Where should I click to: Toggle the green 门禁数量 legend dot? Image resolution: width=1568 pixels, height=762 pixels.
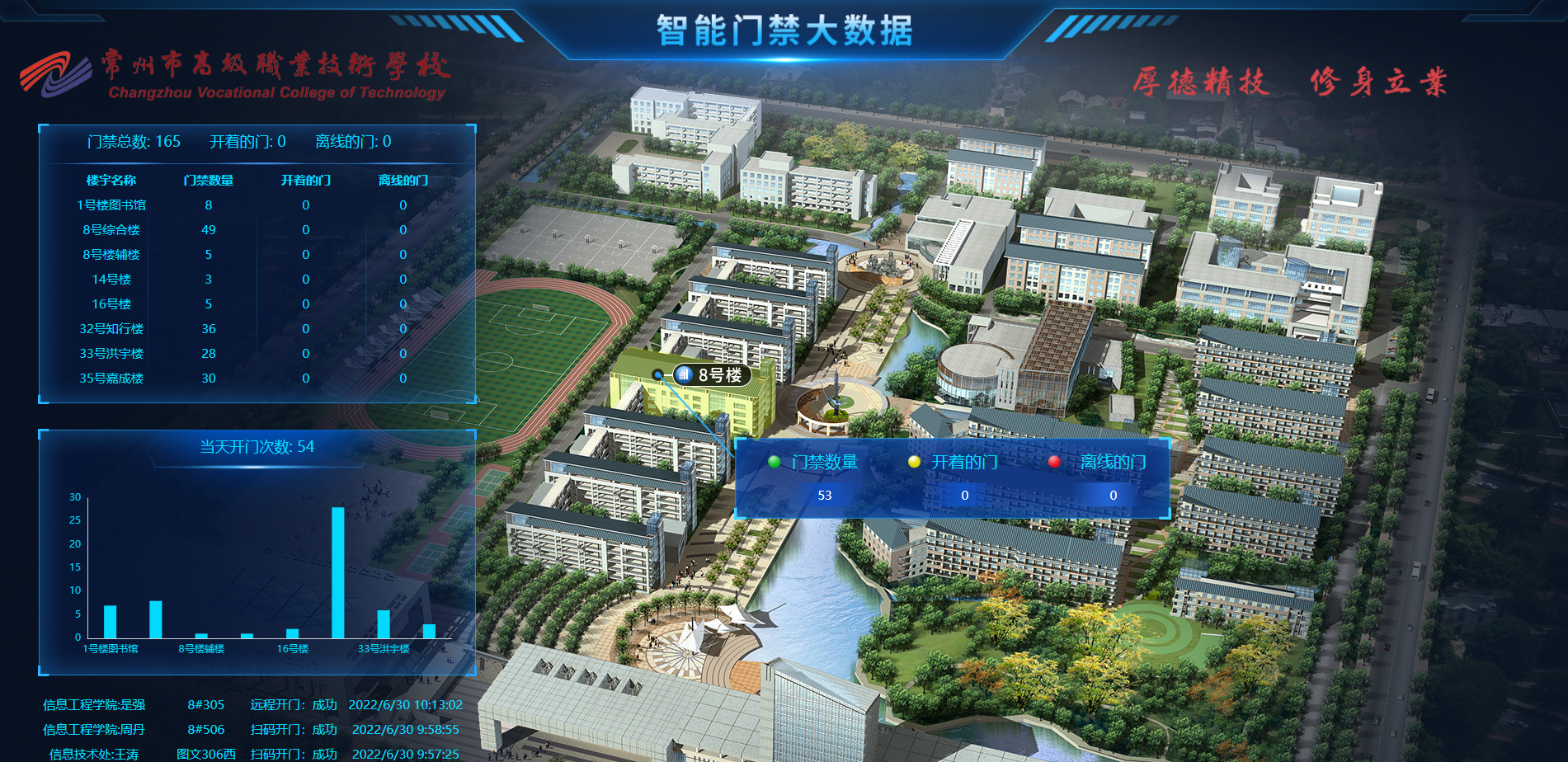coord(773,463)
